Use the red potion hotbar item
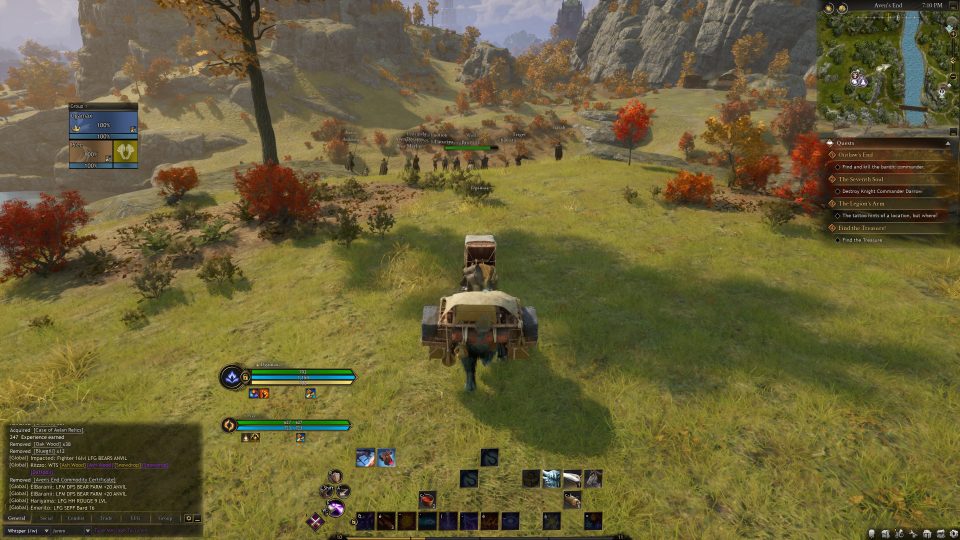This screenshot has height=540, width=960. 427,499
